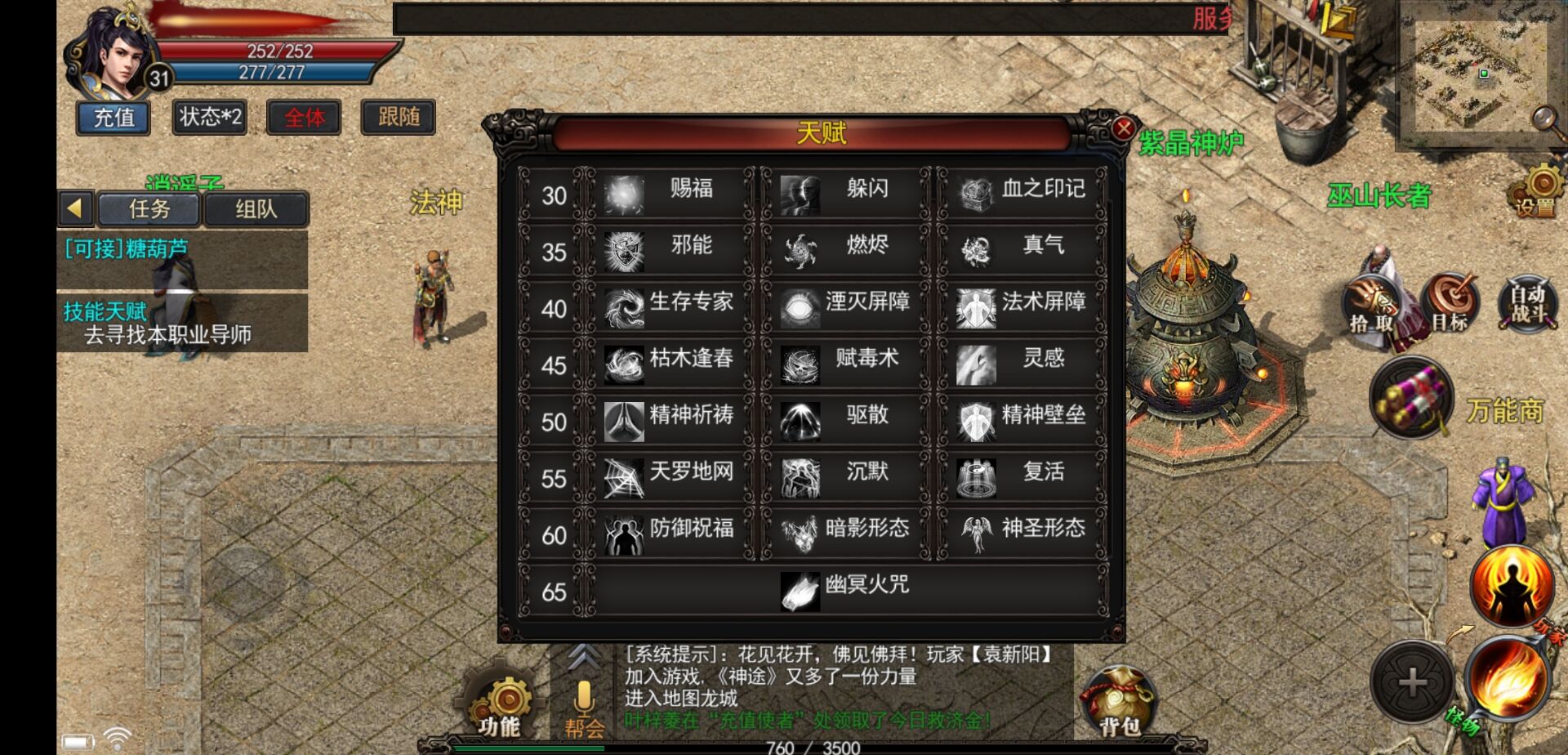This screenshot has width=1568, height=755.
Task: Collapse the quest panel with left arrow
Action: [x=75, y=208]
